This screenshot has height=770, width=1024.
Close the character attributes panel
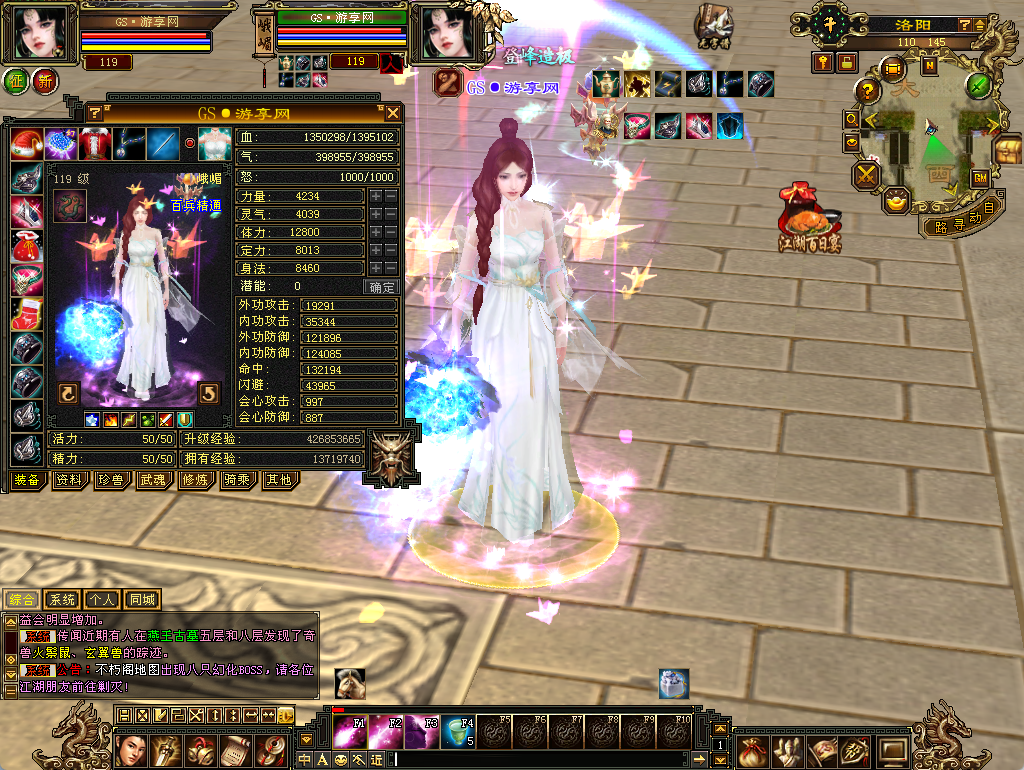[x=393, y=113]
